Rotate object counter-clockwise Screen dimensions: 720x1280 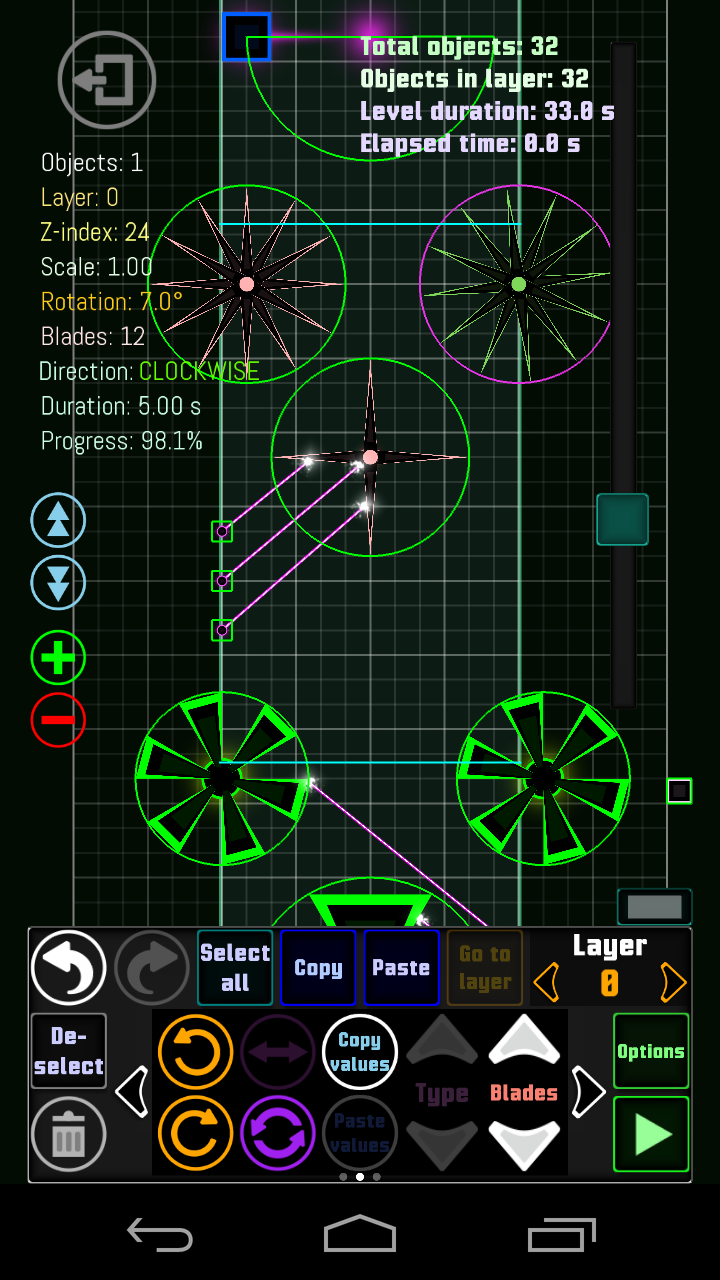click(x=195, y=1052)
